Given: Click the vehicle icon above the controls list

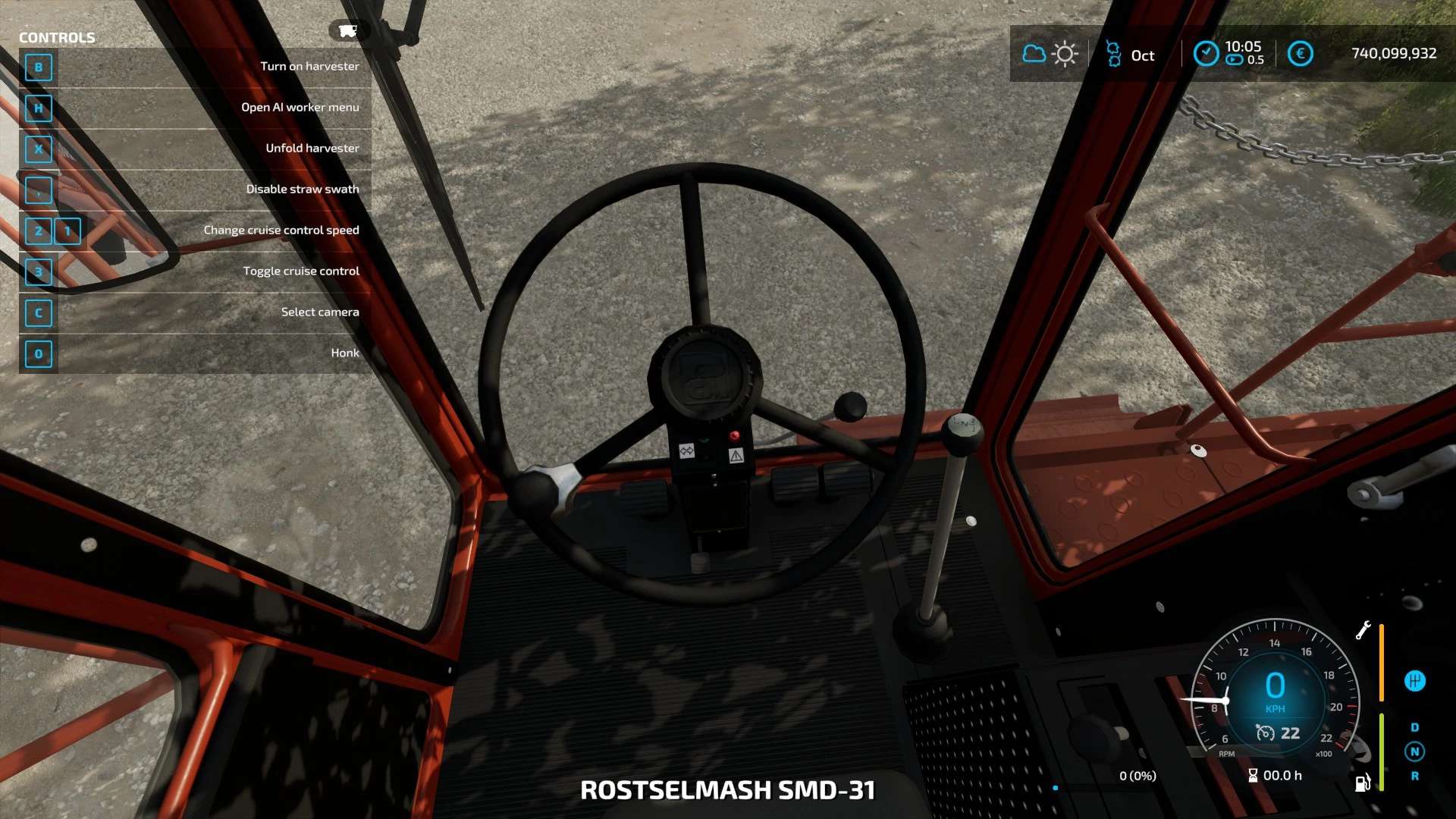Looking at the screenshot, I should coord(347,30).
